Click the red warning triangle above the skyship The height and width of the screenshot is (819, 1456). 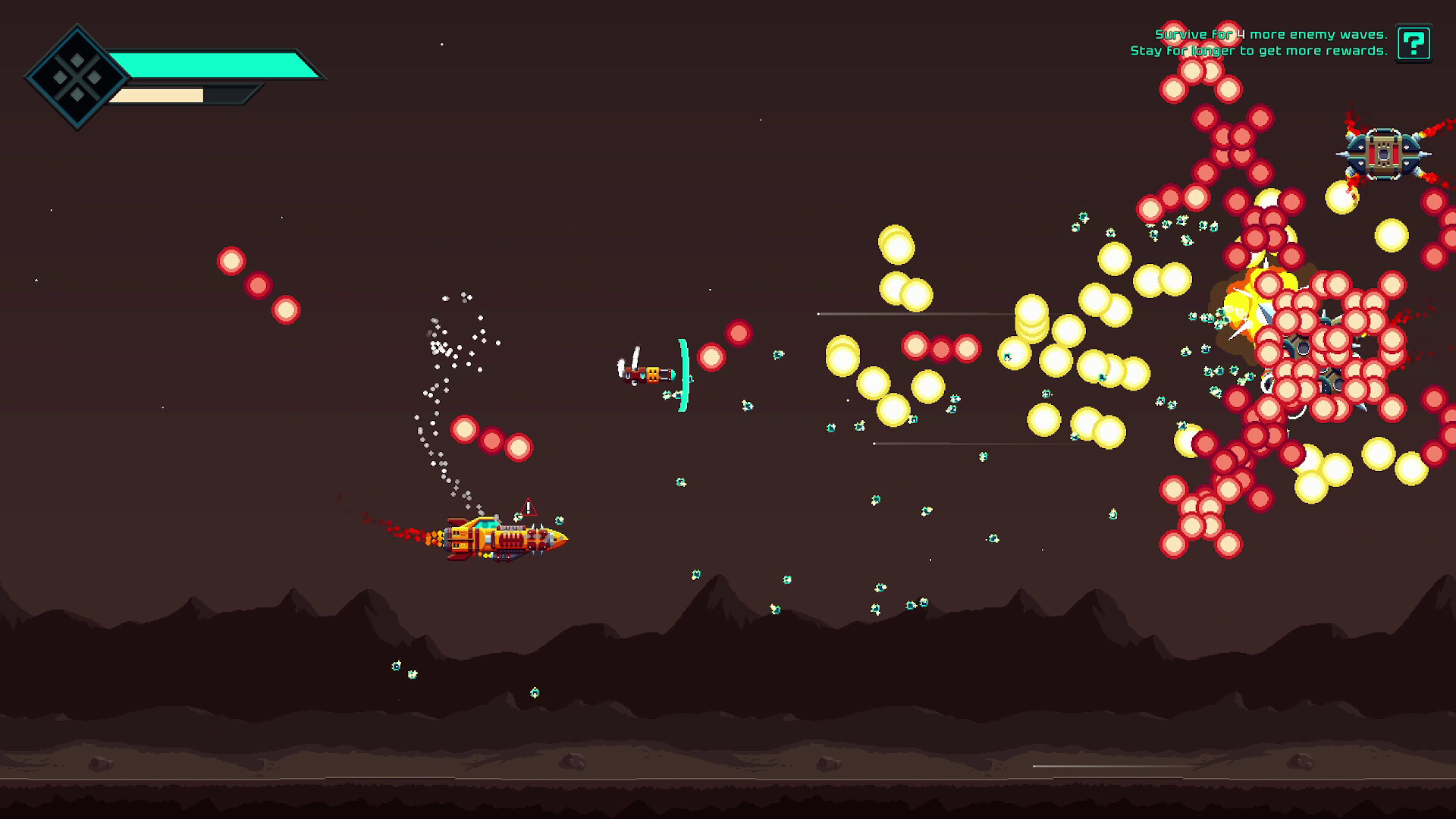pyautogui.click(x=529, y=507)
